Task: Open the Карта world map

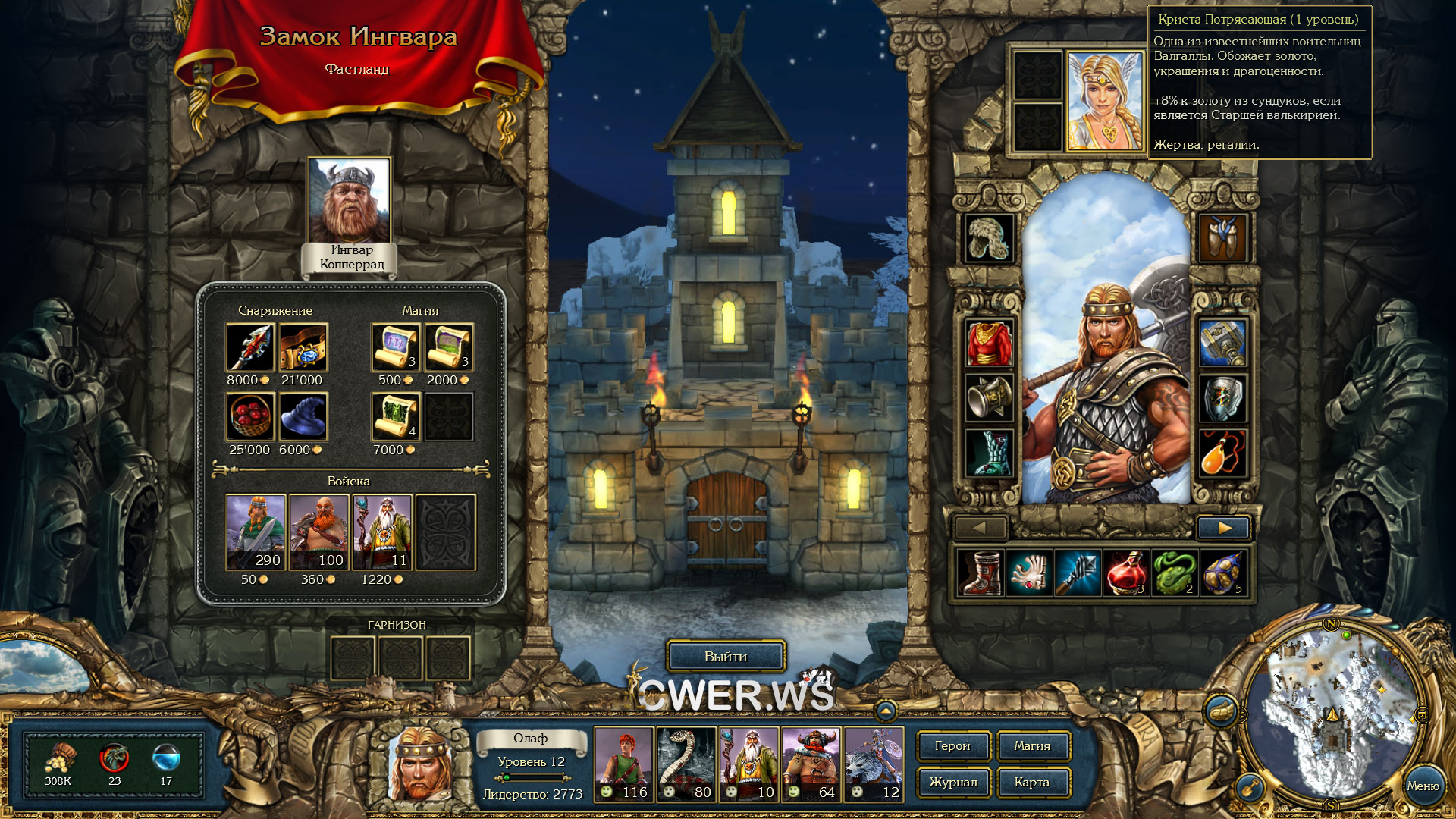Action: pos(1032,783)
